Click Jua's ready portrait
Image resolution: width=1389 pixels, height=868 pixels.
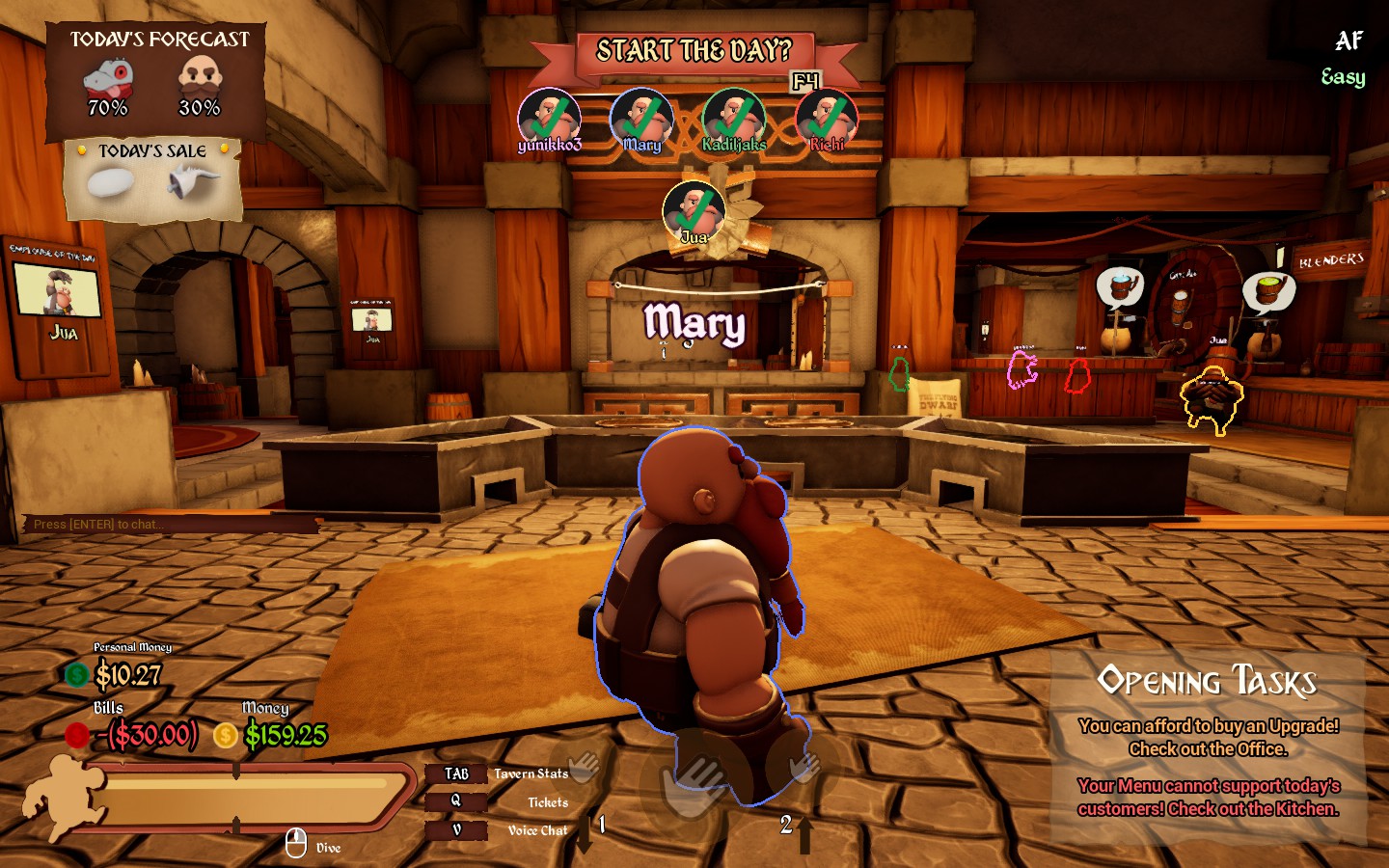coord(694,210)
